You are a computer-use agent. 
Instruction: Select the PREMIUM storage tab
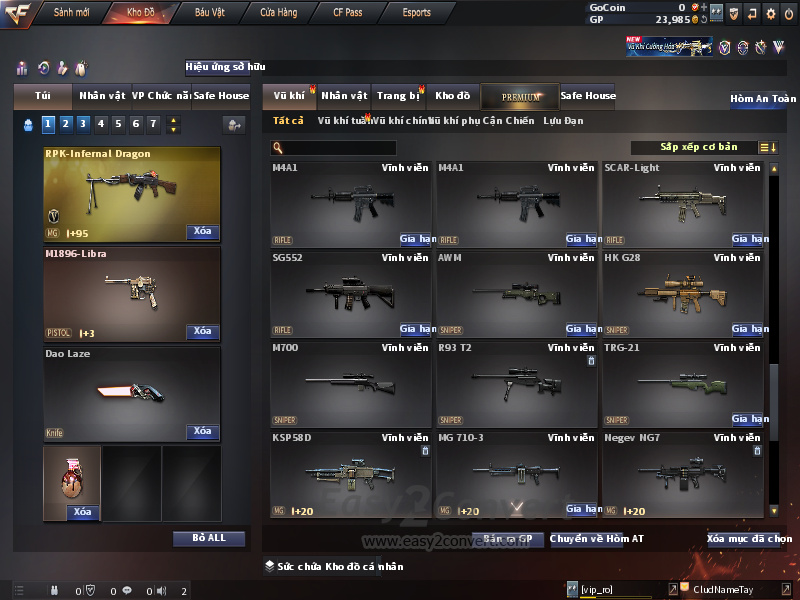point(521,96)
